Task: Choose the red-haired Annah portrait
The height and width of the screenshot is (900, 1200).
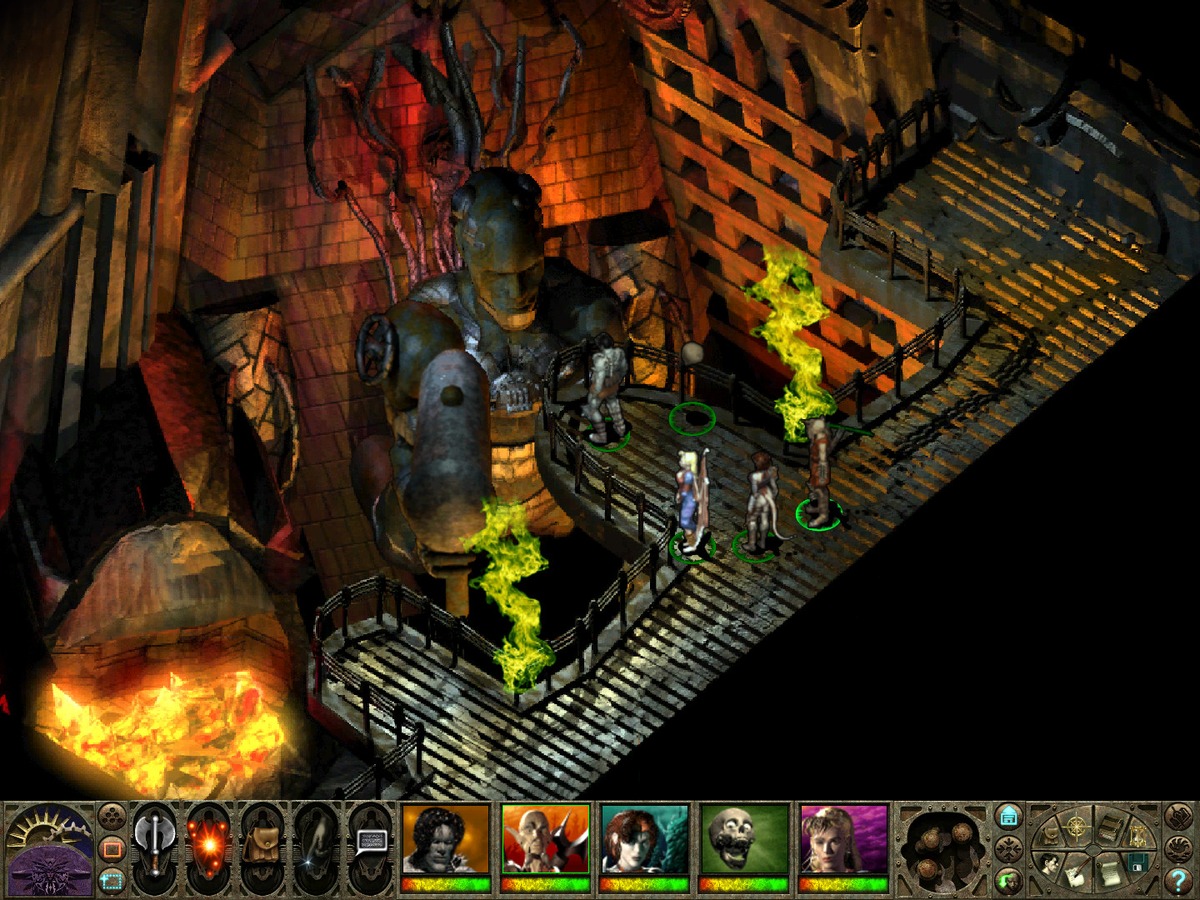Action: (645, 839)
